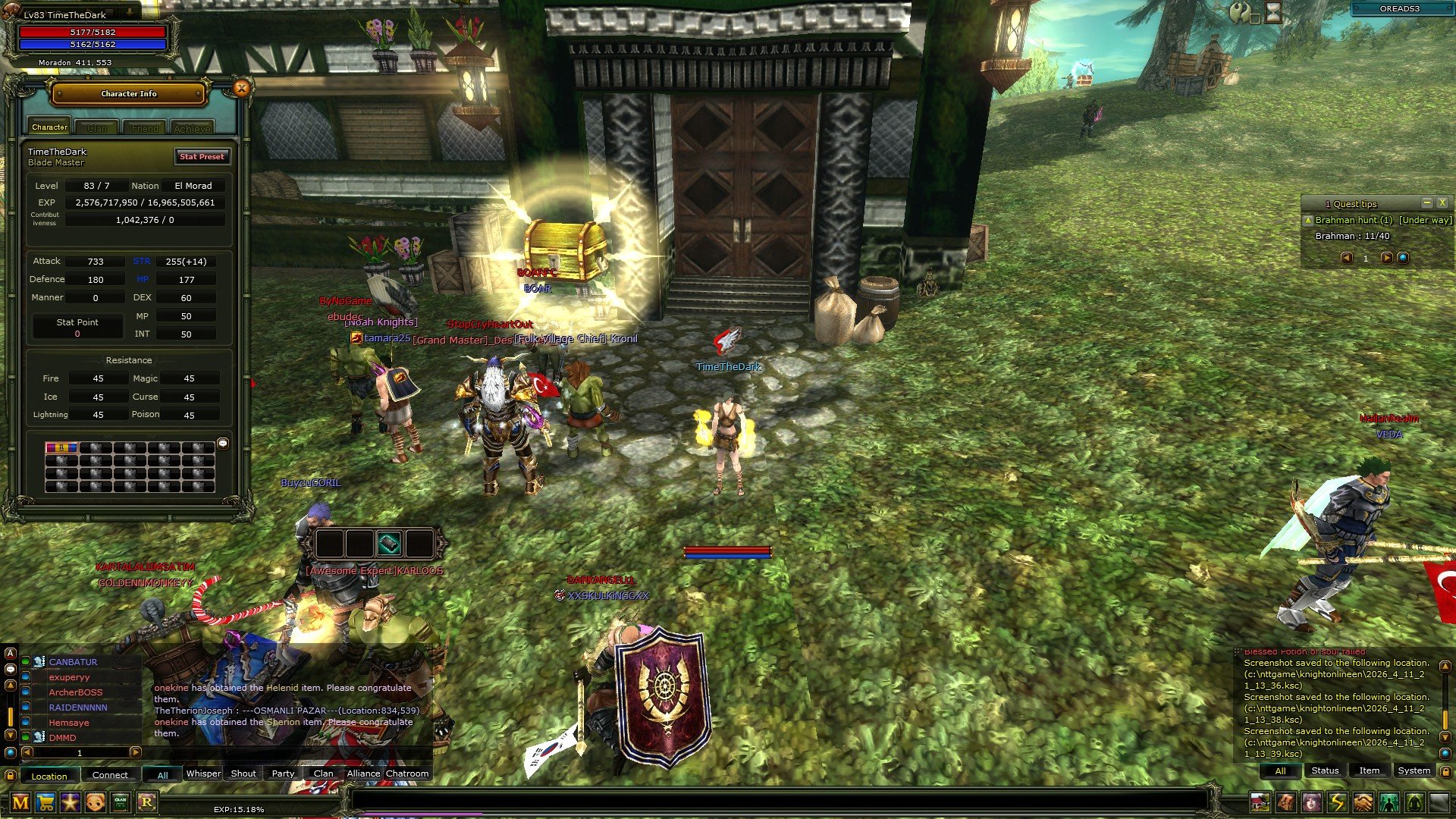Screen dimensions: 1456x819
Task: Select CANBATUR in the player list
Action: click(73, 662)
